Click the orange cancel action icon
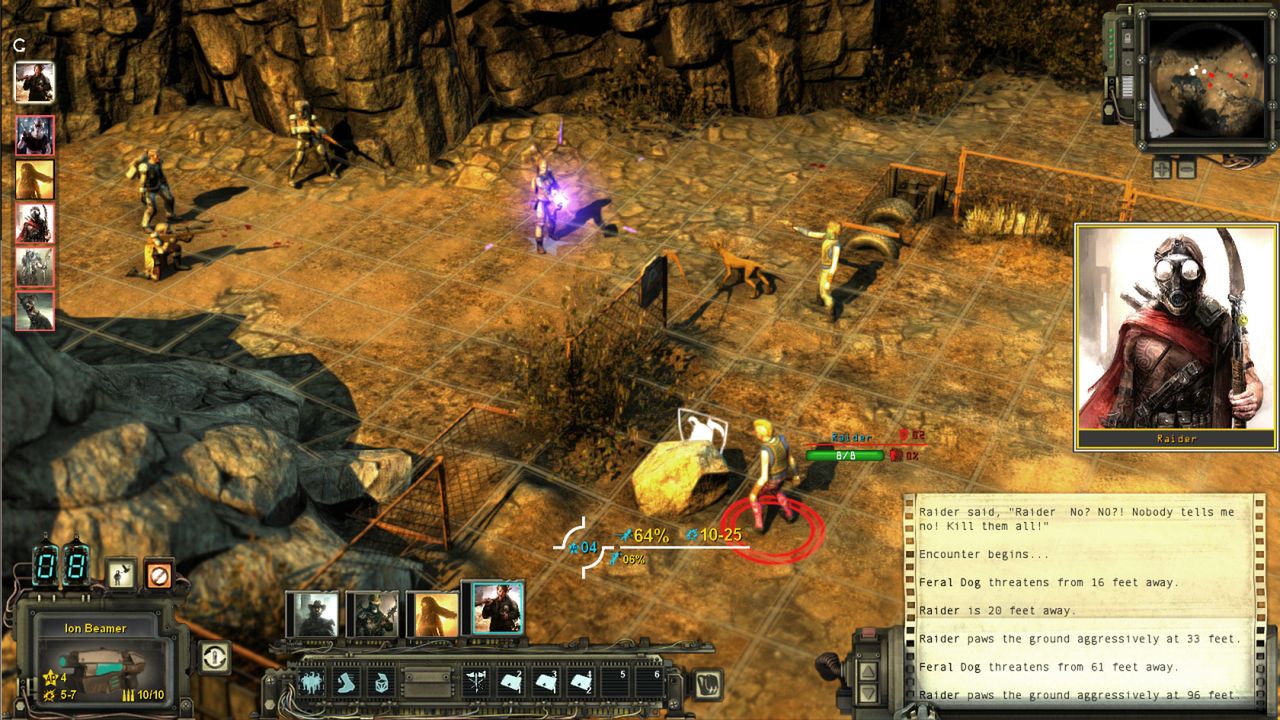The width and height of the screenshot is (1280, 720). 158,573
